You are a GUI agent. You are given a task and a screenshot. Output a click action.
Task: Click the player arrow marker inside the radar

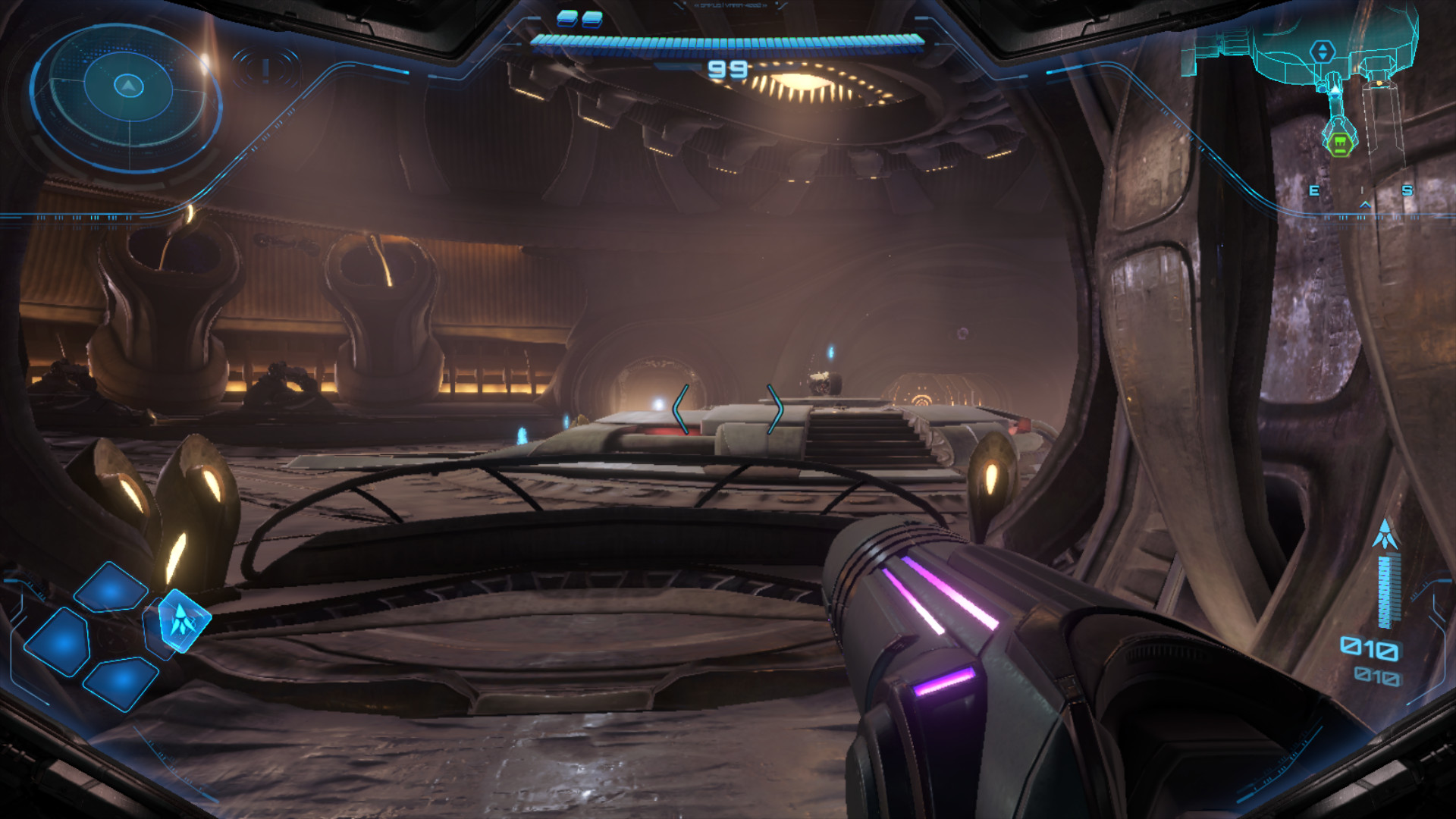pos(129,87)
